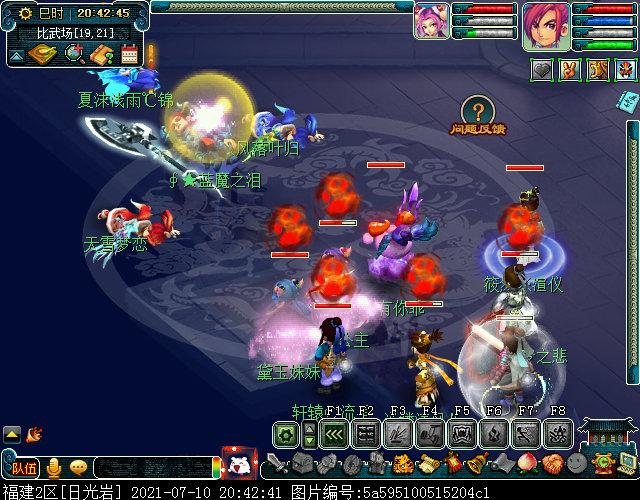Open the calendar activities icon
Viewport: 640px width, 500px height.
click(x=129, y=54)
